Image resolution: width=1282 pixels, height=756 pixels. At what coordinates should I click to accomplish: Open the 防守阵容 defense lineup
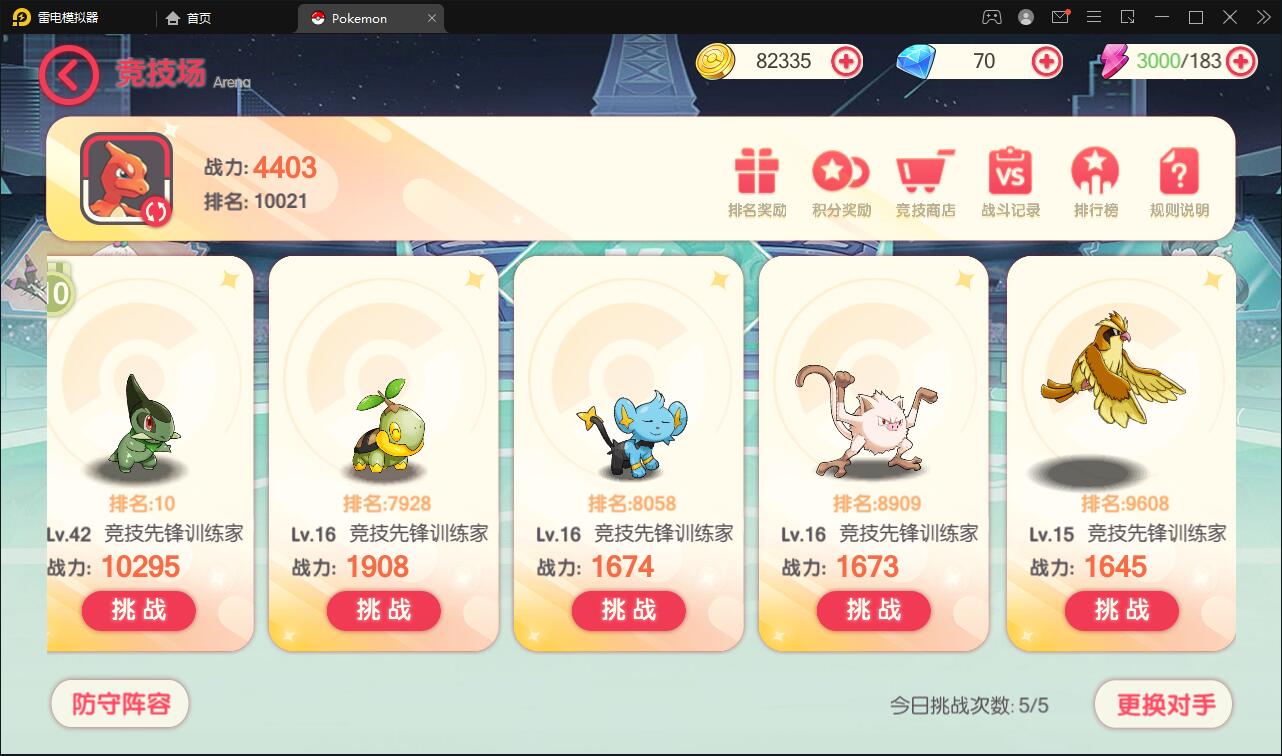point(119,704)
